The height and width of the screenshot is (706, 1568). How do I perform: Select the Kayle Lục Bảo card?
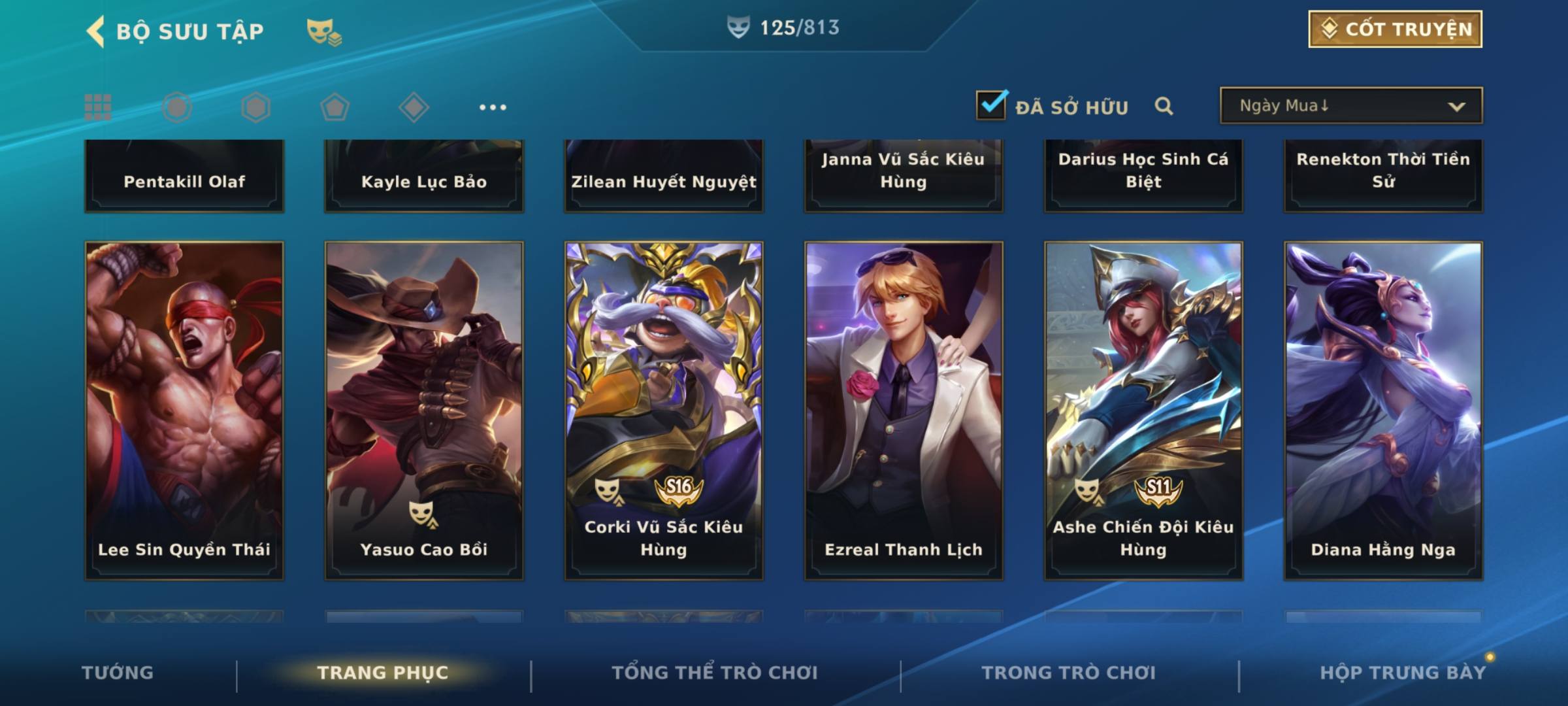click(x=424, y=176)
